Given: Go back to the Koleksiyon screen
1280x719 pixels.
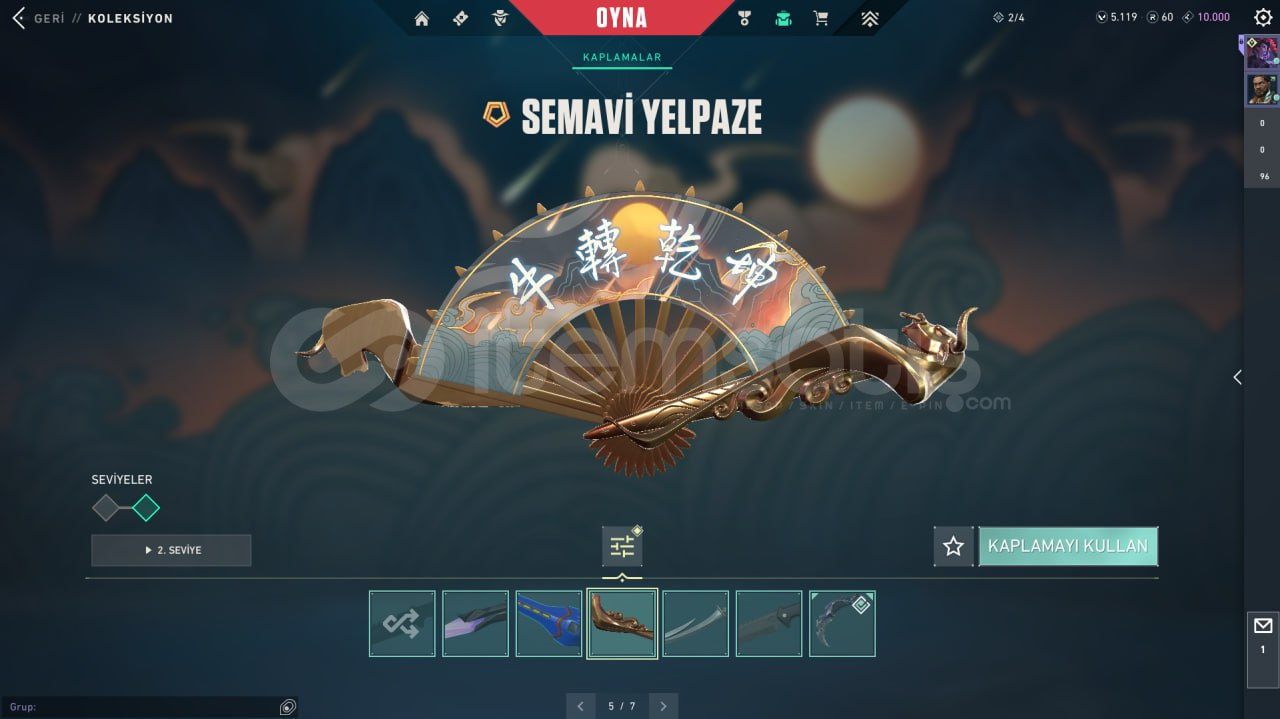Looking at the screenshot, I should [x=19, y=18].
